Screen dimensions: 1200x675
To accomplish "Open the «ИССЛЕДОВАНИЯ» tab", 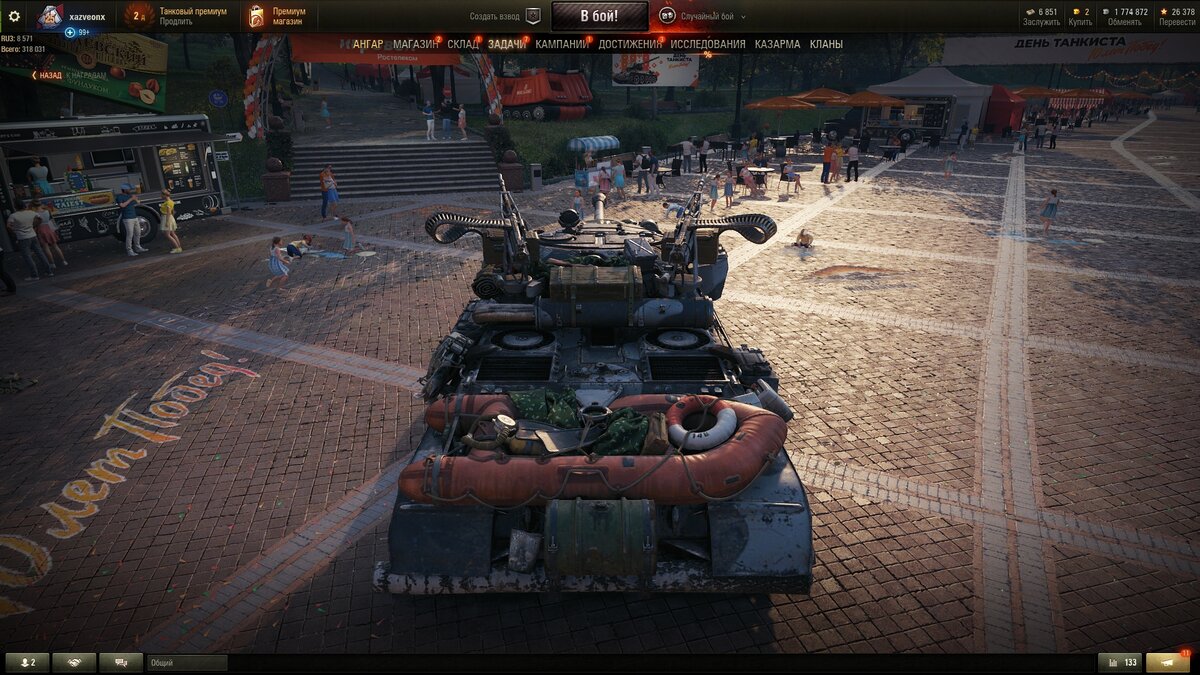I will 707,44.
